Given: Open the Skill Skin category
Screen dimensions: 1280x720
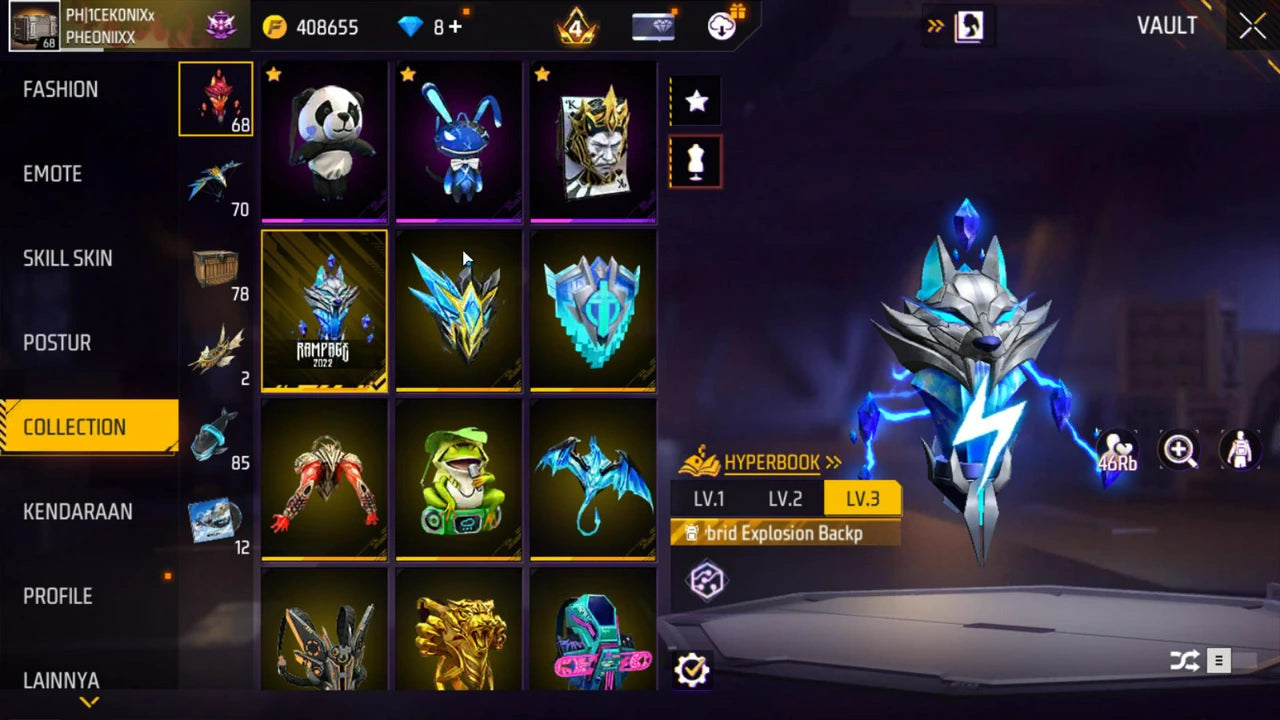Looking at the screenshot, I should coord(68,258).
